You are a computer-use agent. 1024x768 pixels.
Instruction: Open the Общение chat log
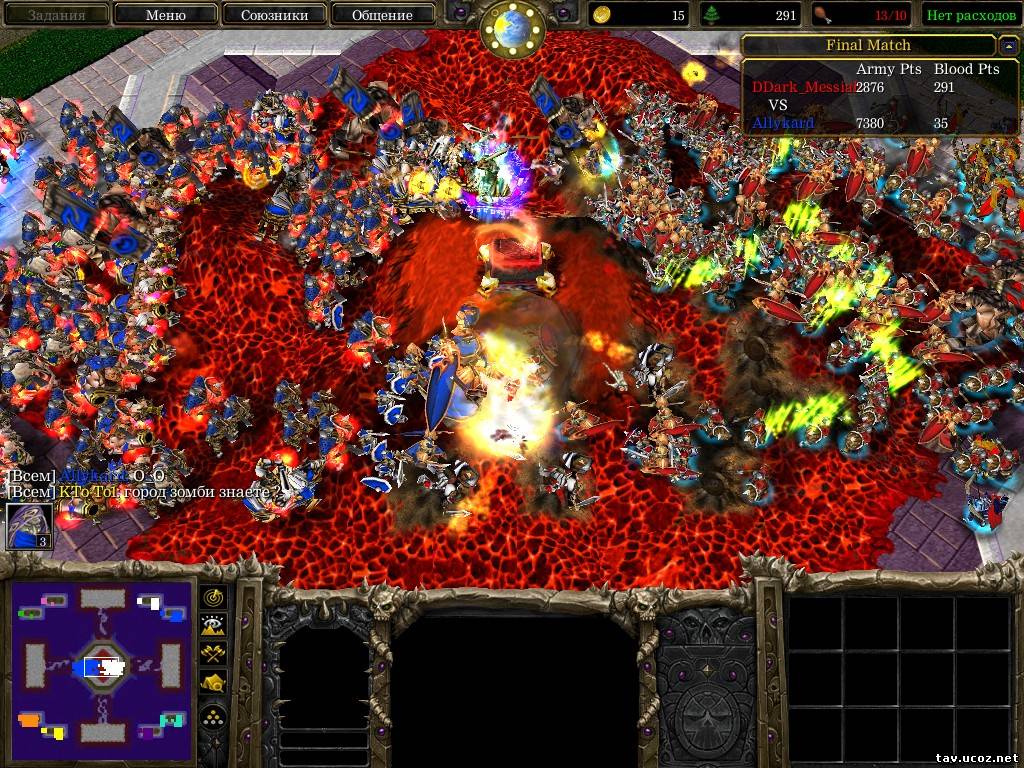coord(382,14)
